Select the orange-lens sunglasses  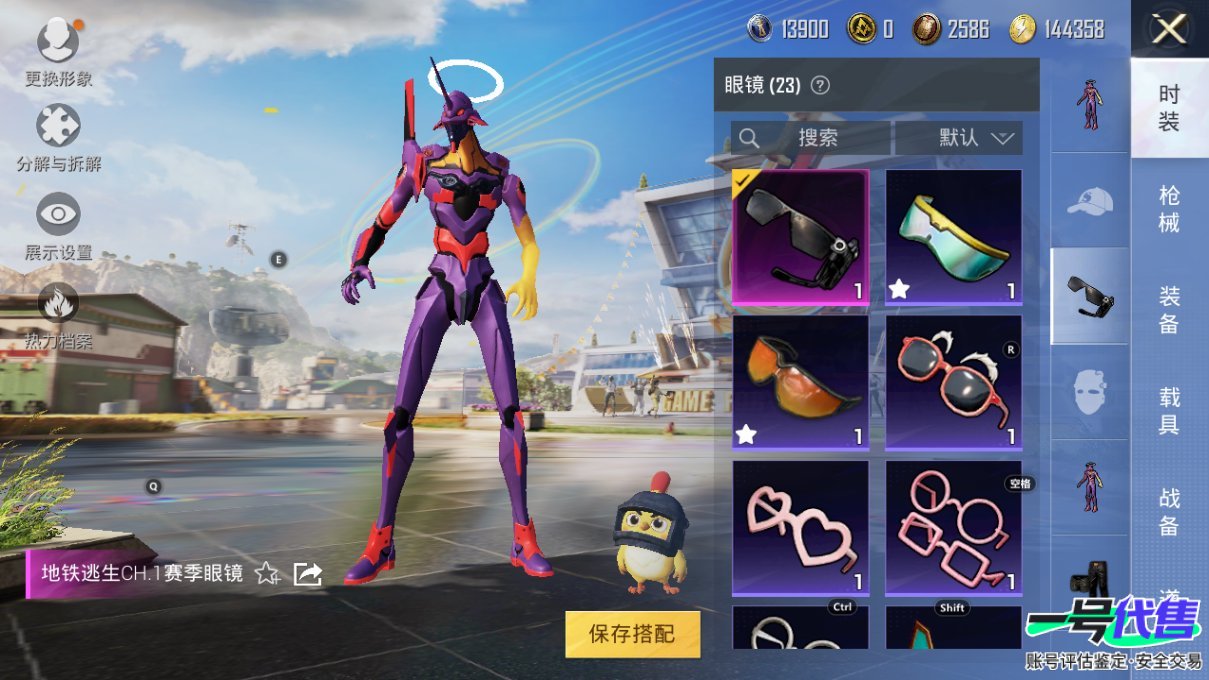800,381
